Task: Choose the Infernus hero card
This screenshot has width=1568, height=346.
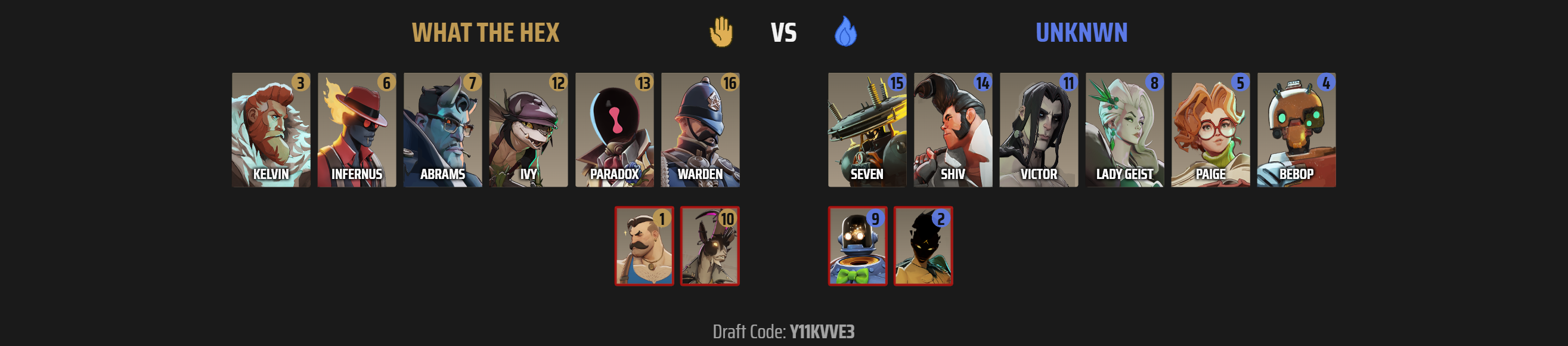Action: (x=357, y=130)
